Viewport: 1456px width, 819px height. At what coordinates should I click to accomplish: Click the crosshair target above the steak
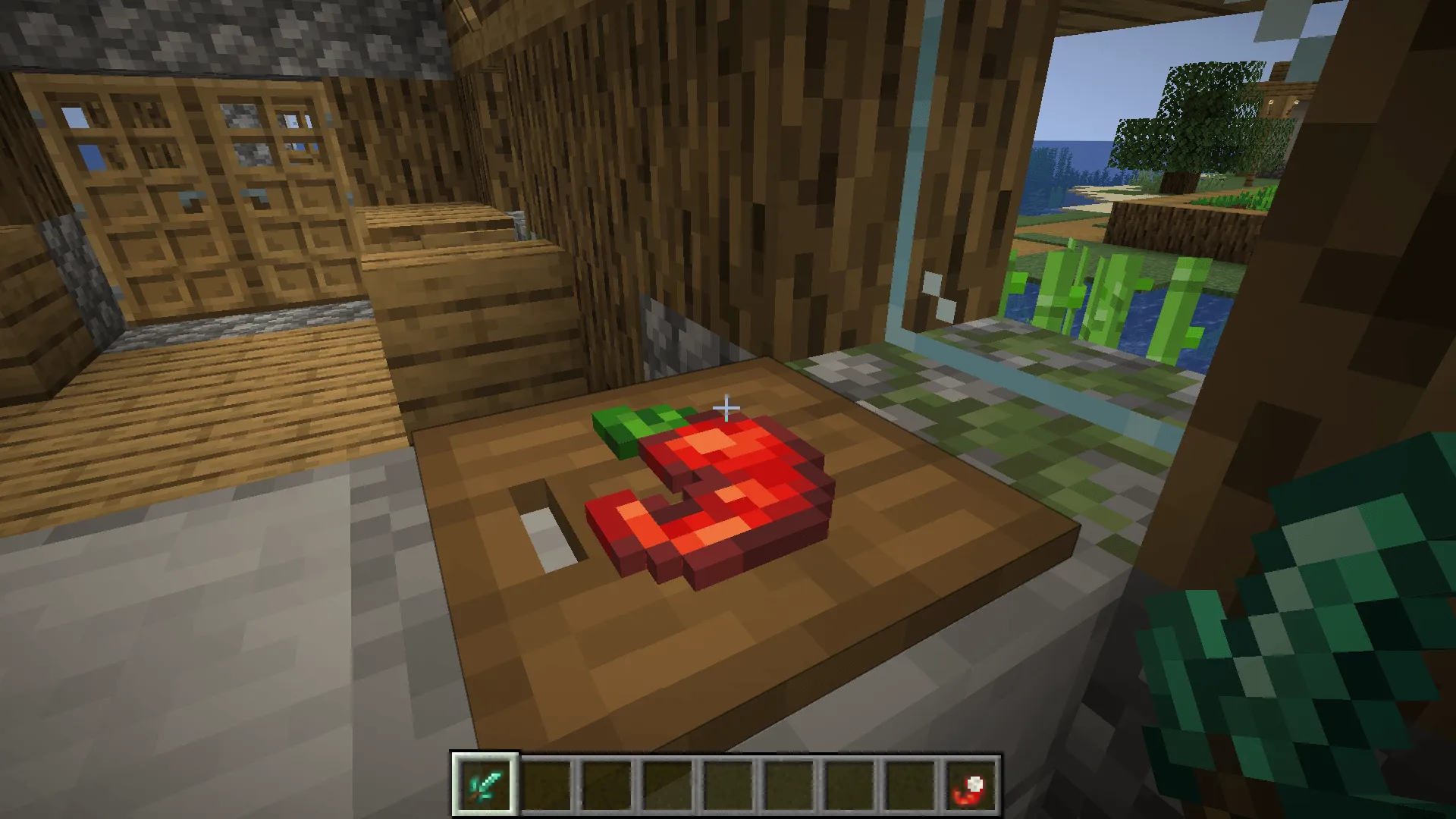(726, 408)
